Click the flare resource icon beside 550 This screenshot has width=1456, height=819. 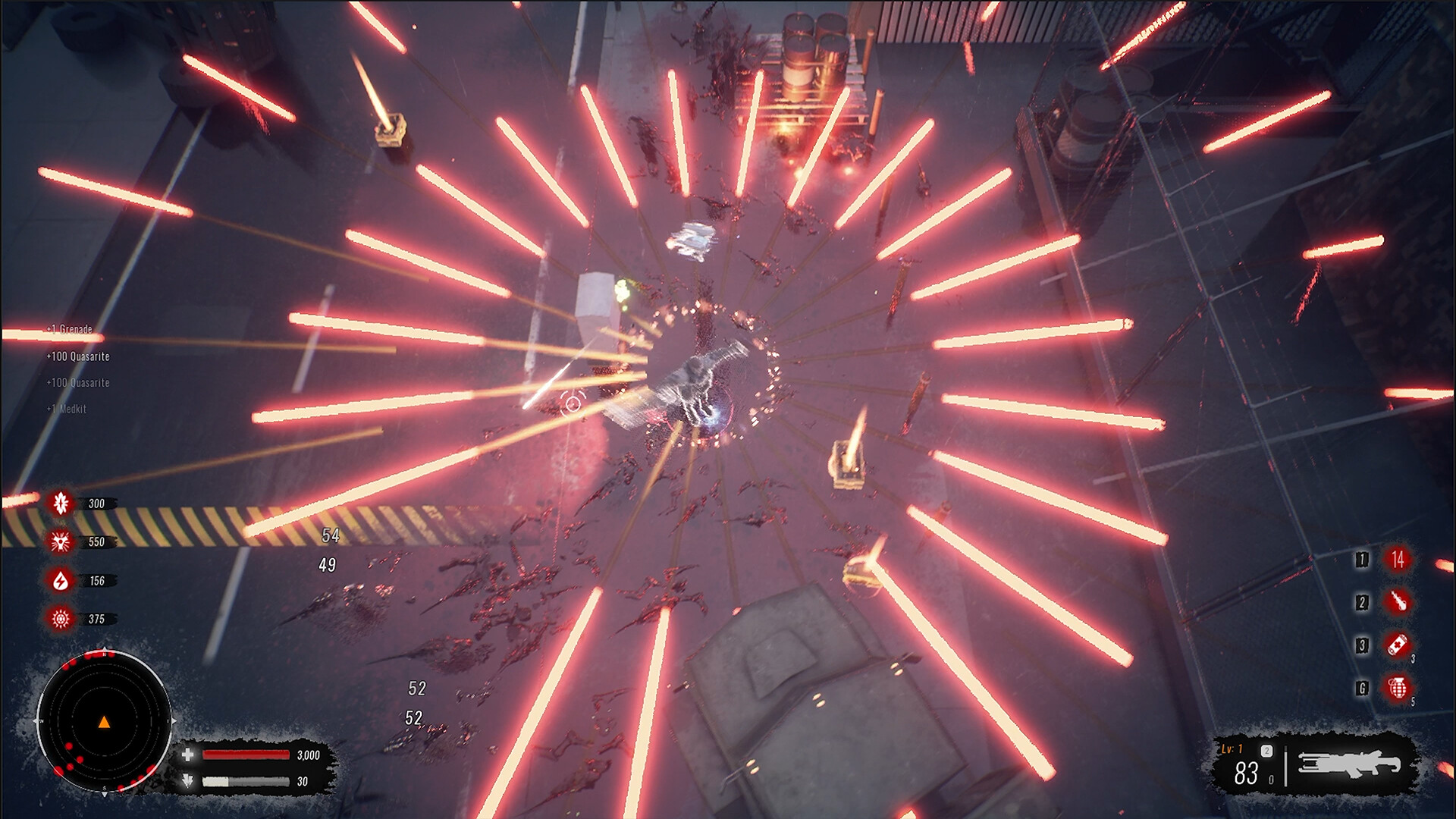pos(62,541)
